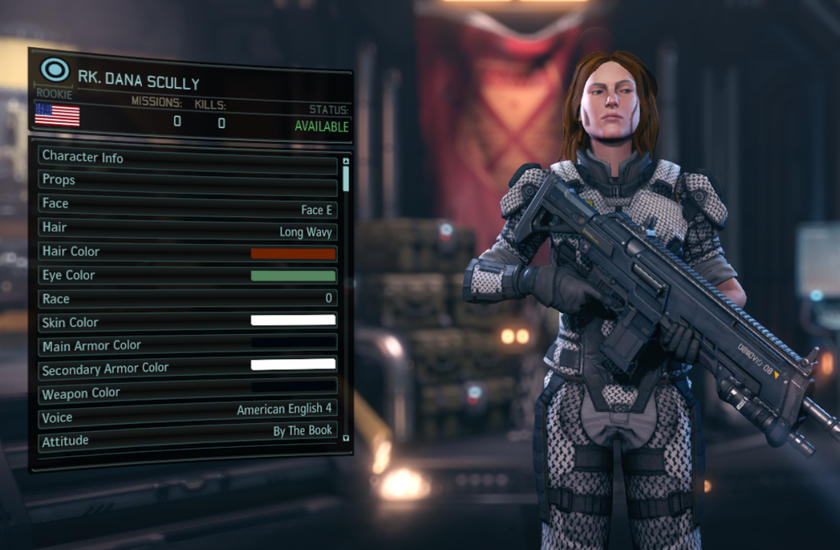Viewport: 840px width, 550px height.
Task: Click the list scrollbar's down arrow
Action: point(346,437)
